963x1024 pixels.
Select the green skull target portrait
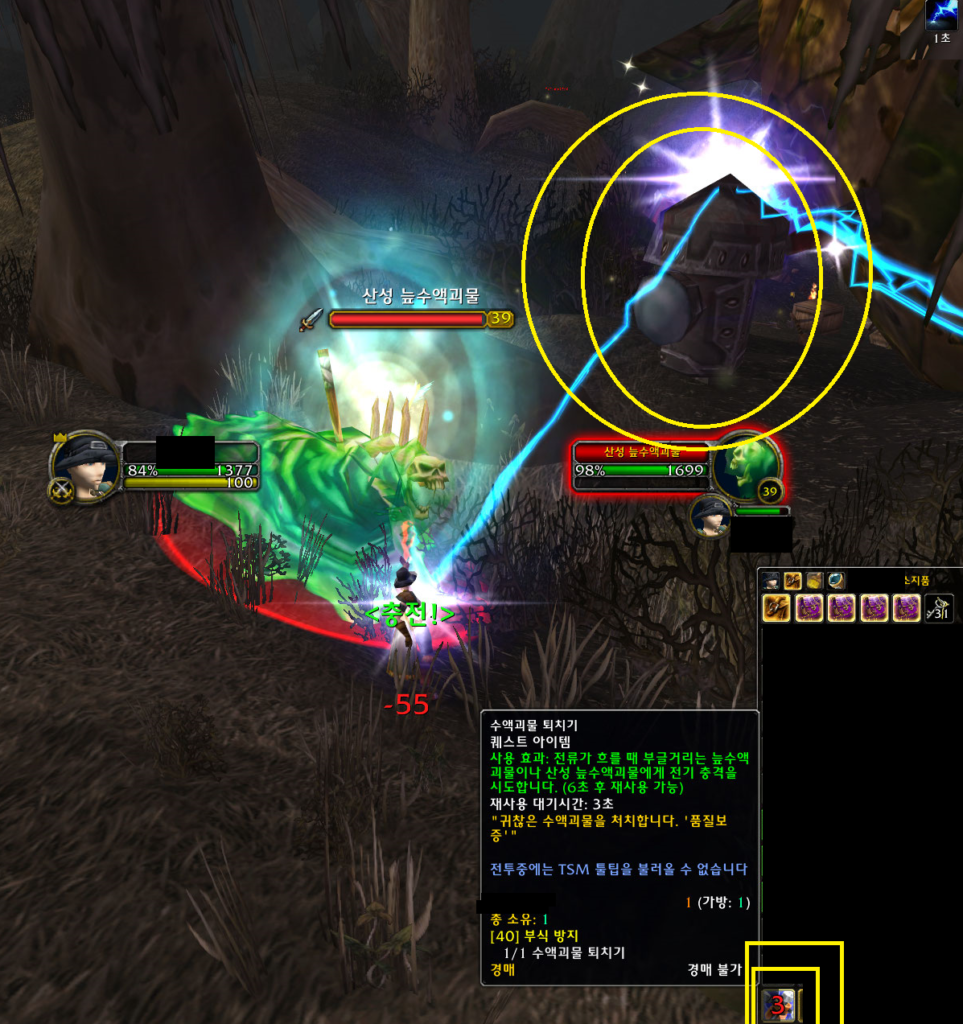pyautogui.click(x=746, y=466)
